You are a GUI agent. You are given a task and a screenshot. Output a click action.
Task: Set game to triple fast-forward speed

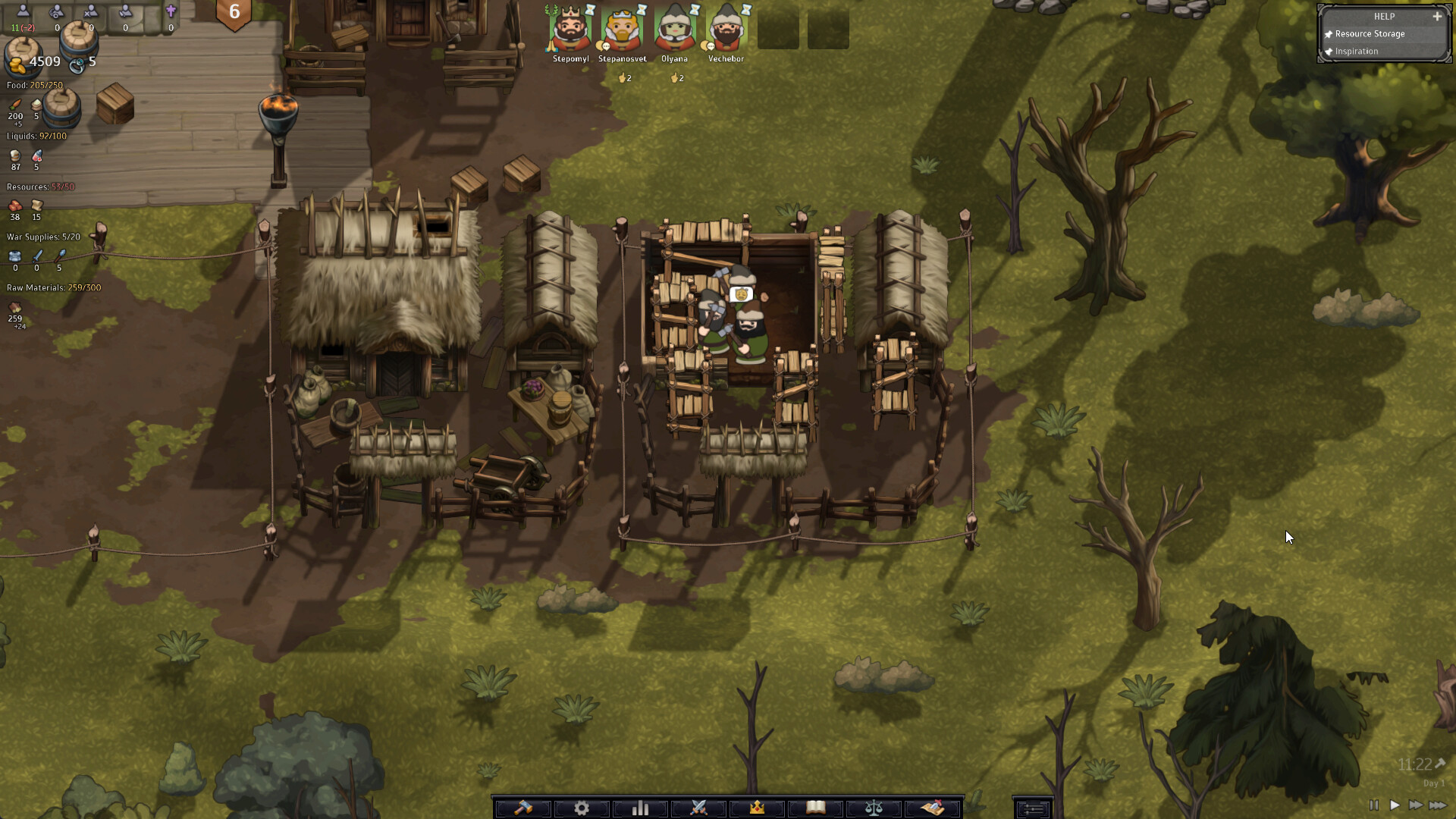[1437, 805]
